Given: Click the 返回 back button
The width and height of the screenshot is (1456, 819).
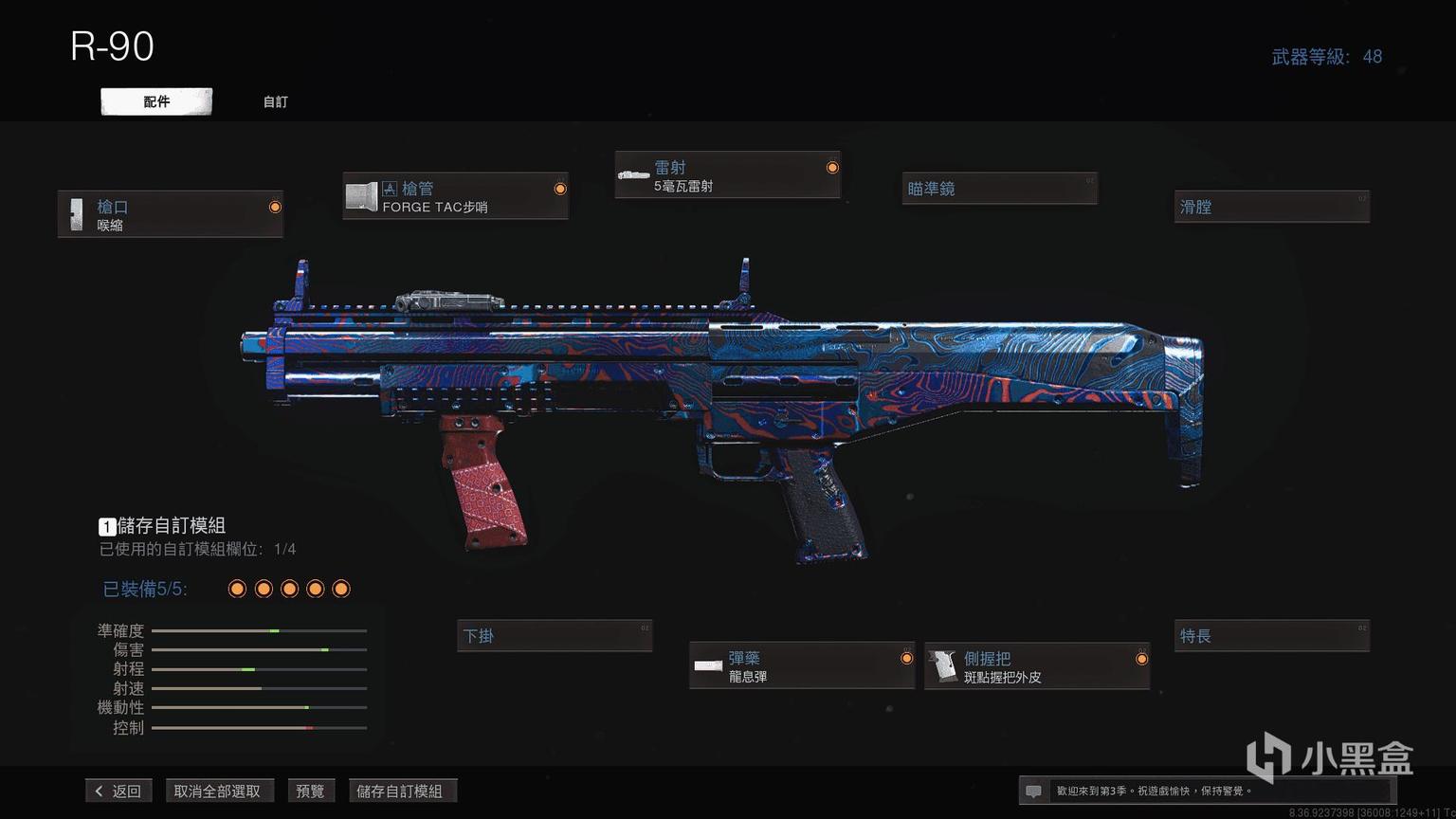Looking at the screenshot, I should (119, 791).
